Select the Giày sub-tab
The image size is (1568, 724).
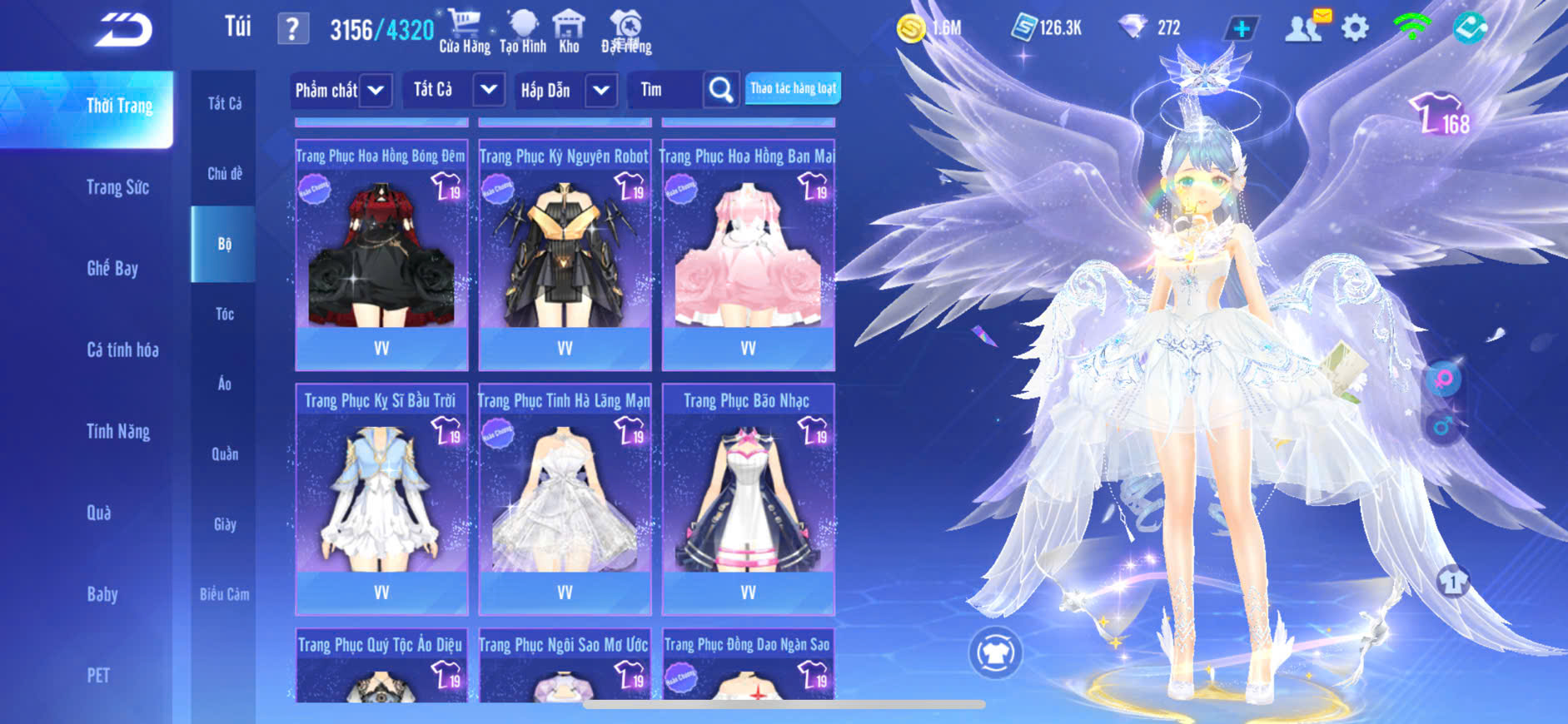pos(225,524)
